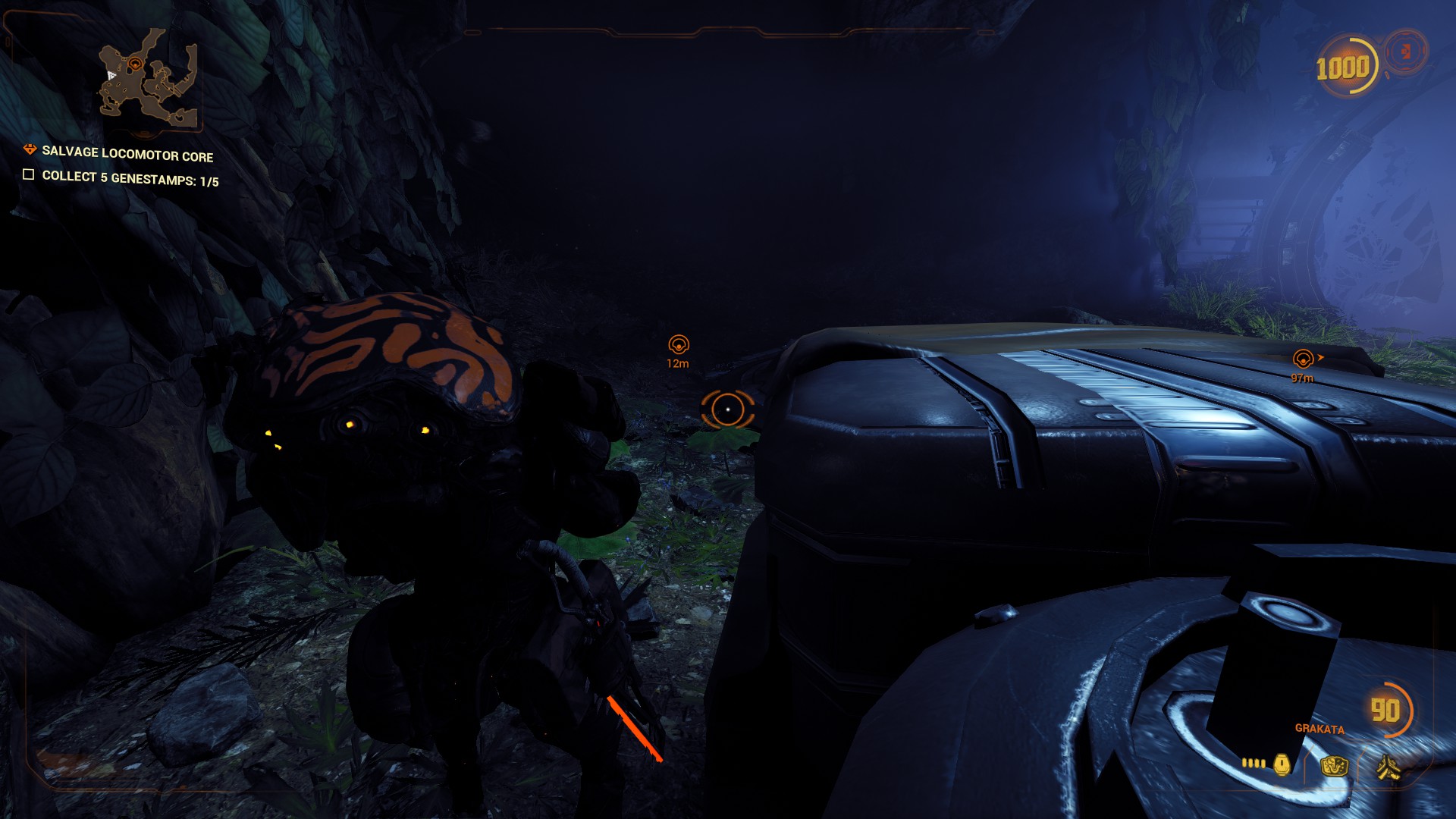Click the ammo reserve pips near Grakata
1456x819 pixels.
(1253, 764)
